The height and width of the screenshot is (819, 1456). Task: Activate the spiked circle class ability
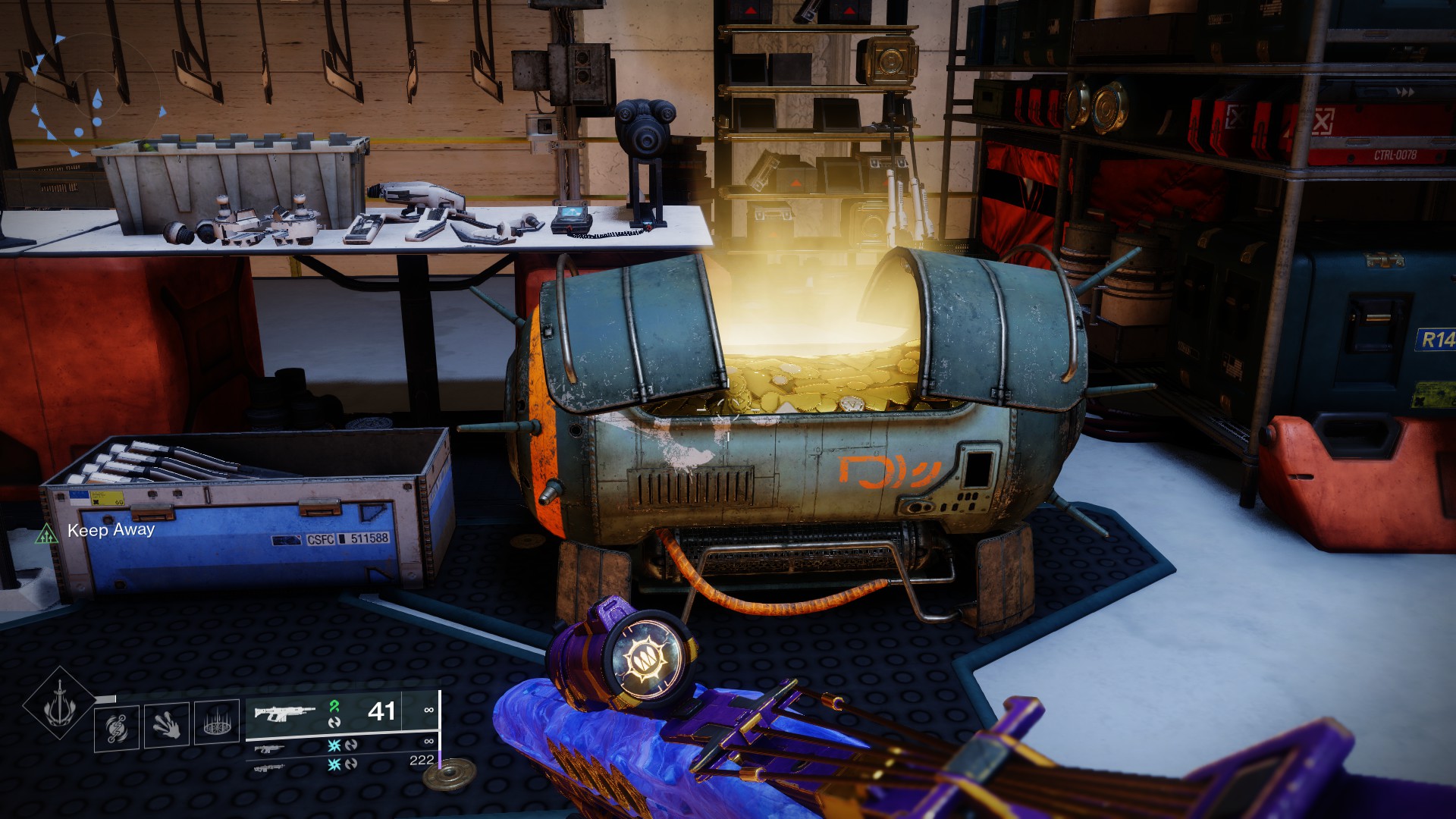(x=217, y=723)
